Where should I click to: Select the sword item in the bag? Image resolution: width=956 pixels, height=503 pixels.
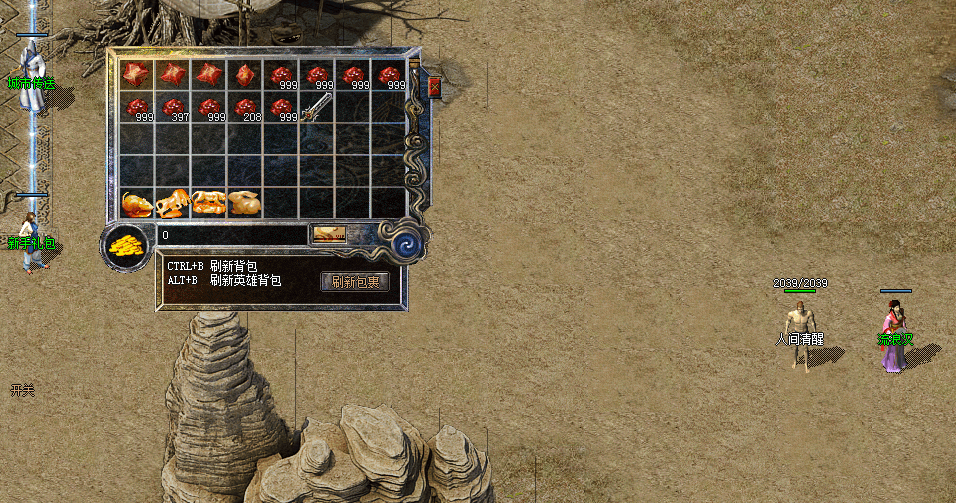coord(318,106)
